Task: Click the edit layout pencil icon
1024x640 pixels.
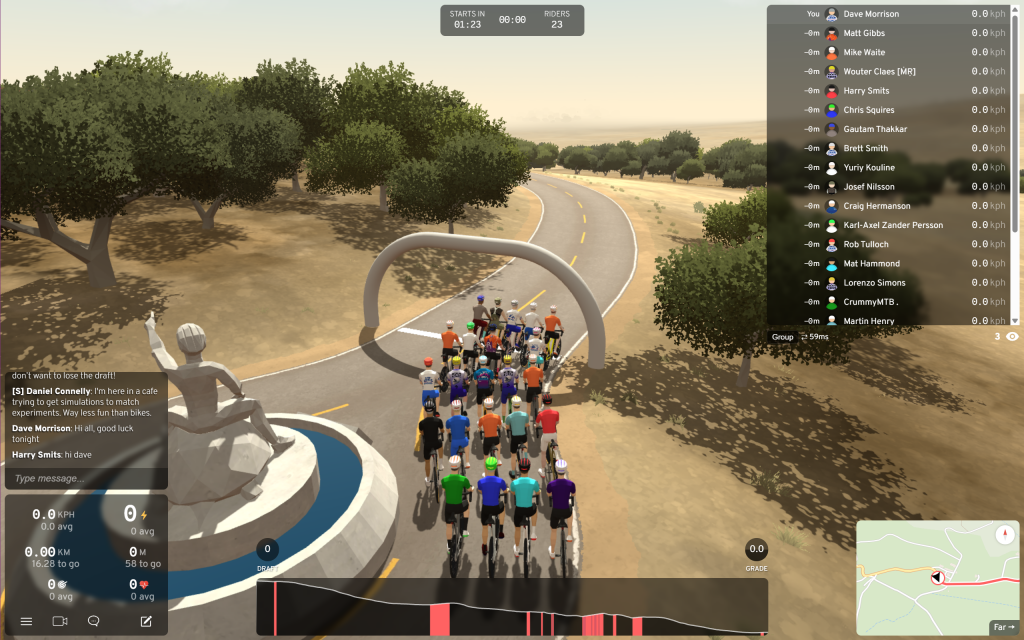Action: 146,621
